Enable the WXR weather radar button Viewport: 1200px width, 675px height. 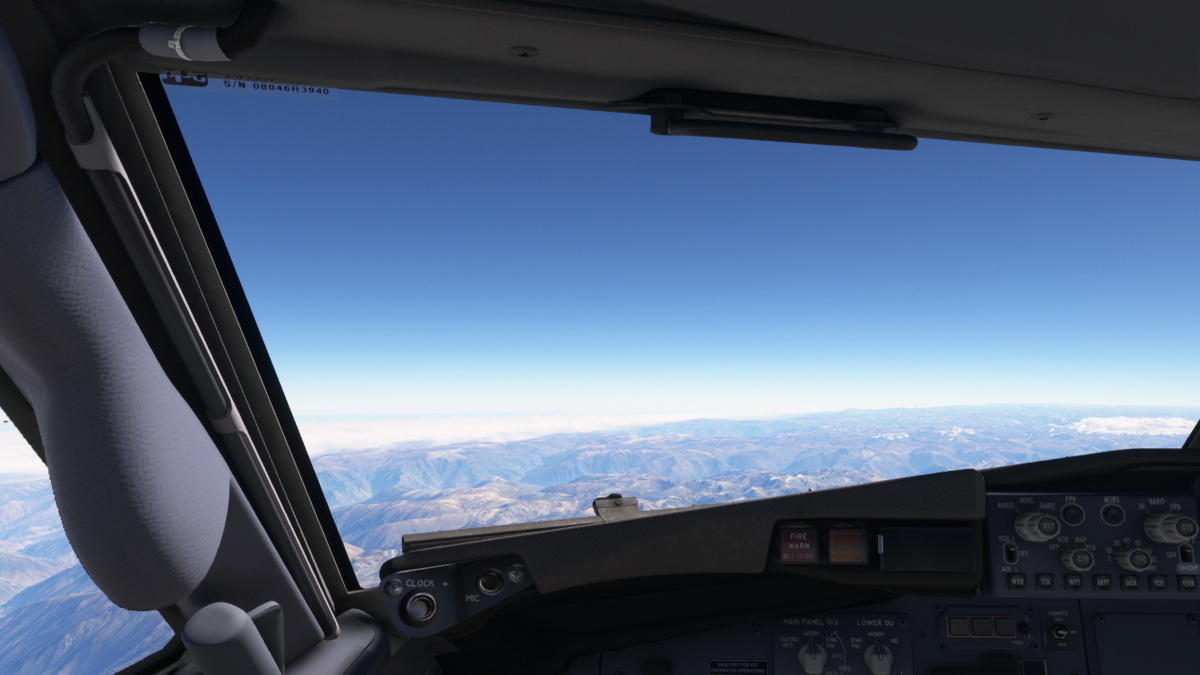point(1017,581)
